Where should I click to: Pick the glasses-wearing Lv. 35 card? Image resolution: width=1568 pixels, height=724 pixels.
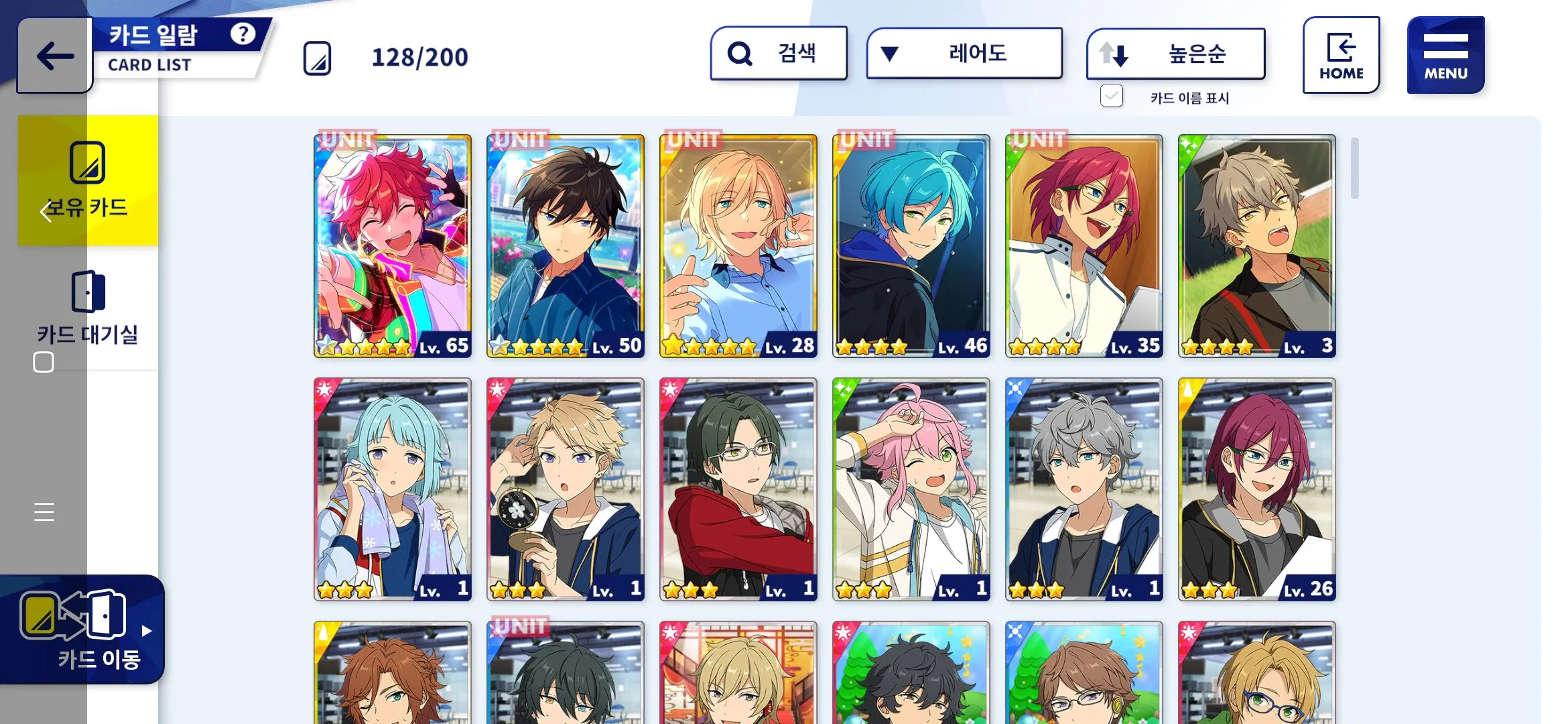(1084, 246)
